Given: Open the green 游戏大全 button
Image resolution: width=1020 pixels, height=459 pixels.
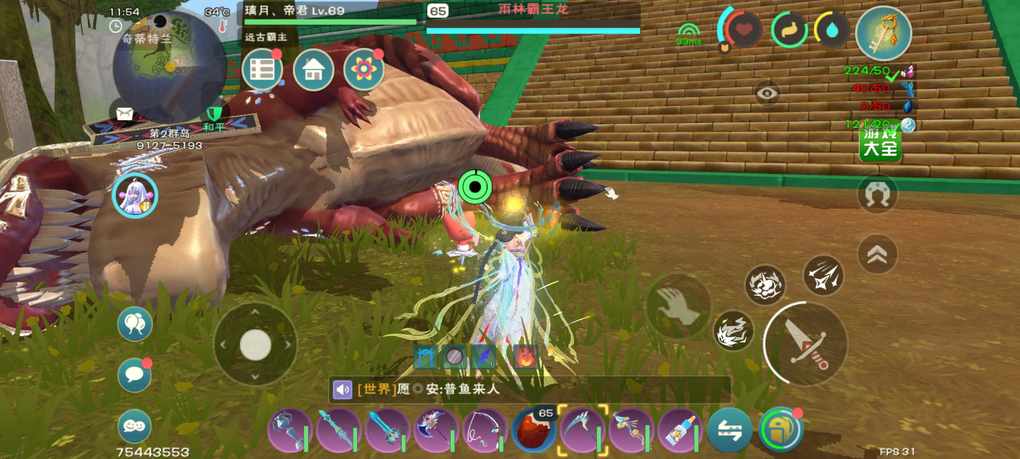Looking at the screenshot, I should [880, 144].
